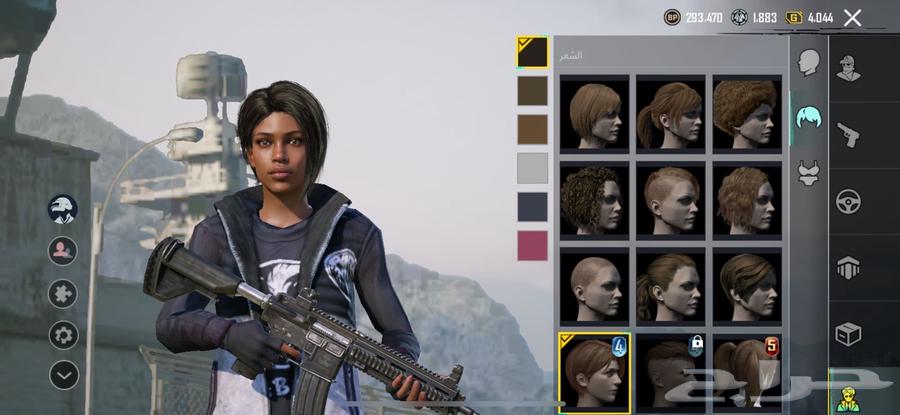The width and height of the screenshot is (900, 415).
Task: Select the crimson pink hair color swatch
Action: tap(532, 245)
